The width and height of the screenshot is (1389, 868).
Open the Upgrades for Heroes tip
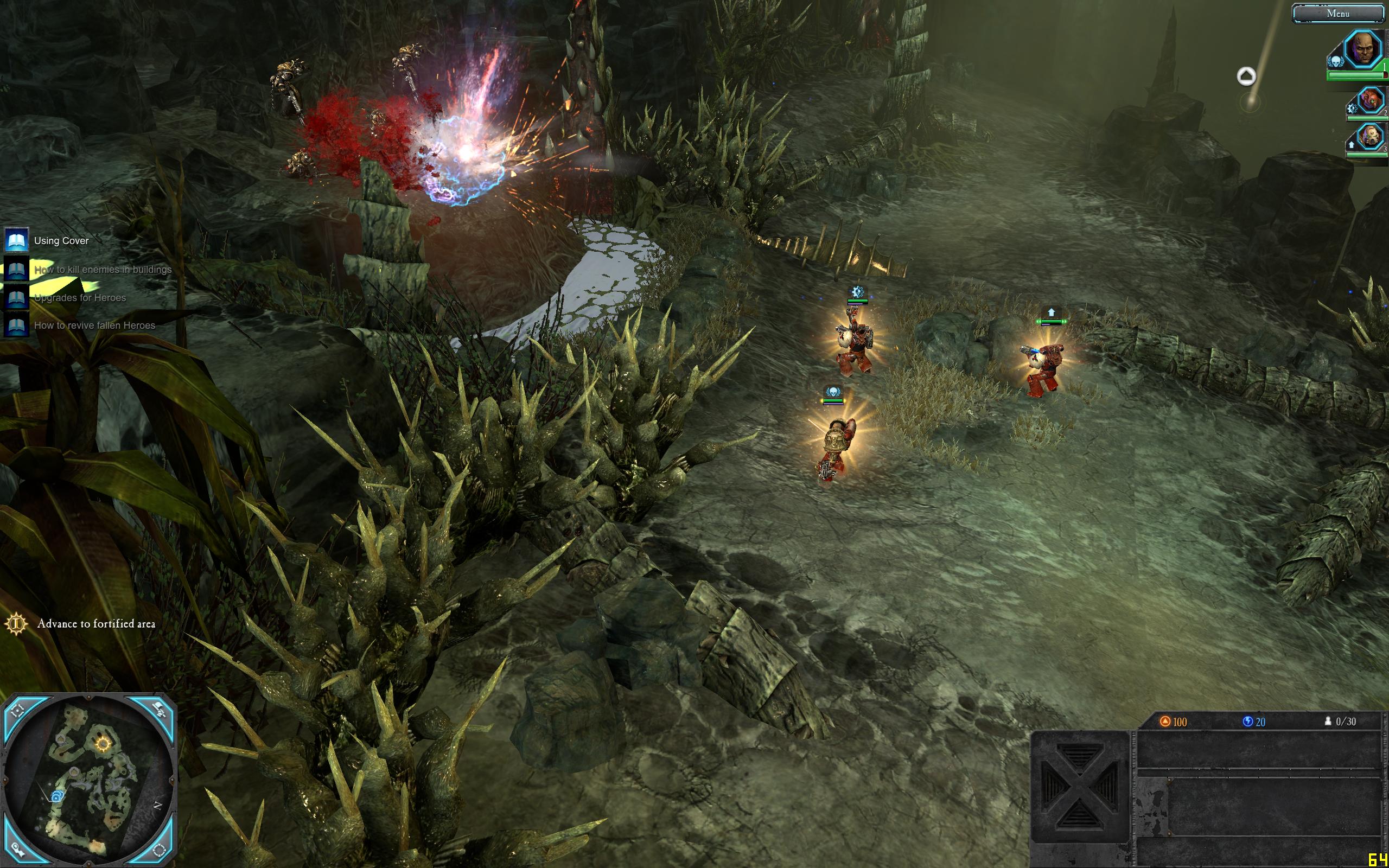(x=79, y=297)
